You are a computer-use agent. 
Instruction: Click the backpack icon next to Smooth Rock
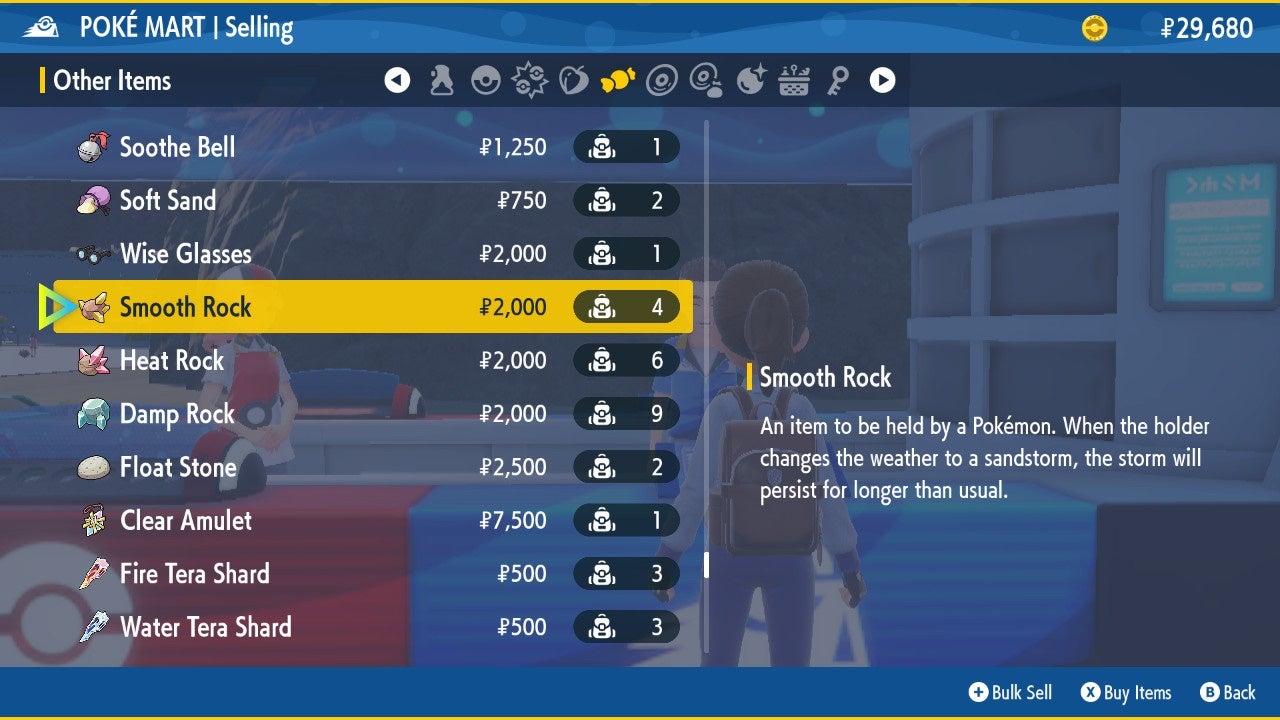[601, 307]
